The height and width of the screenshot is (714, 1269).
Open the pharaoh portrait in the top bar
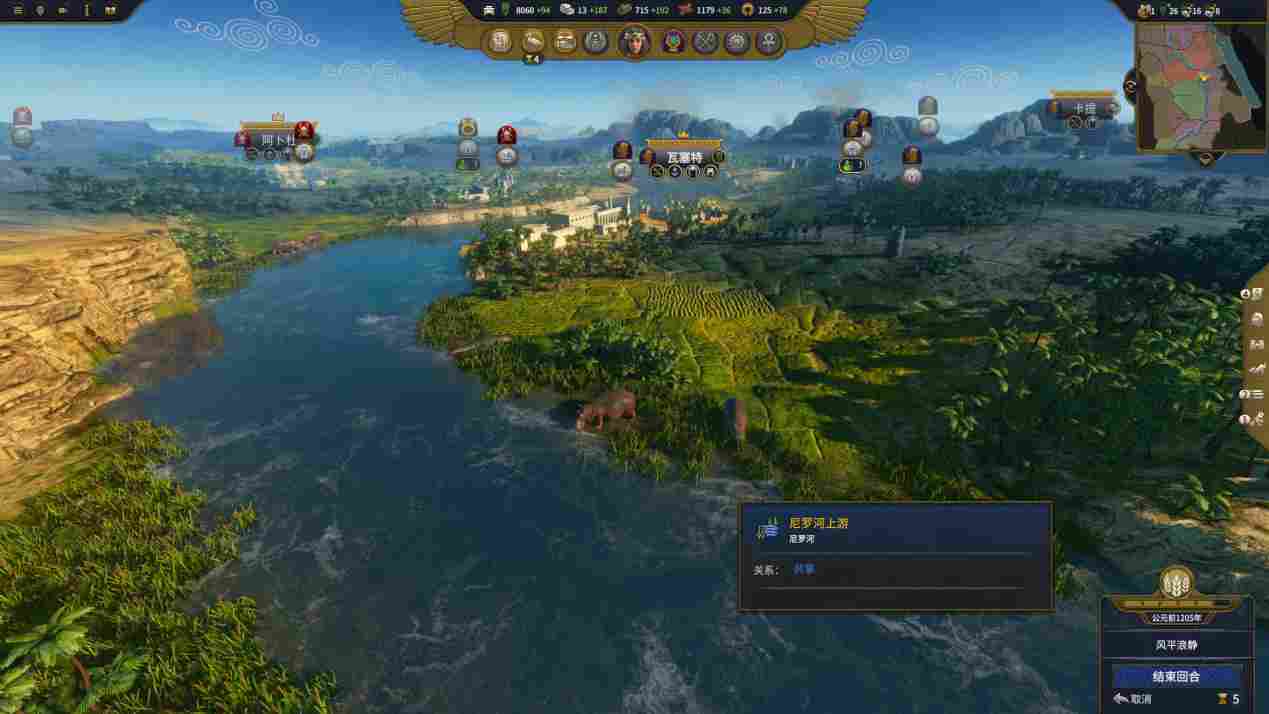coord(634,41)
